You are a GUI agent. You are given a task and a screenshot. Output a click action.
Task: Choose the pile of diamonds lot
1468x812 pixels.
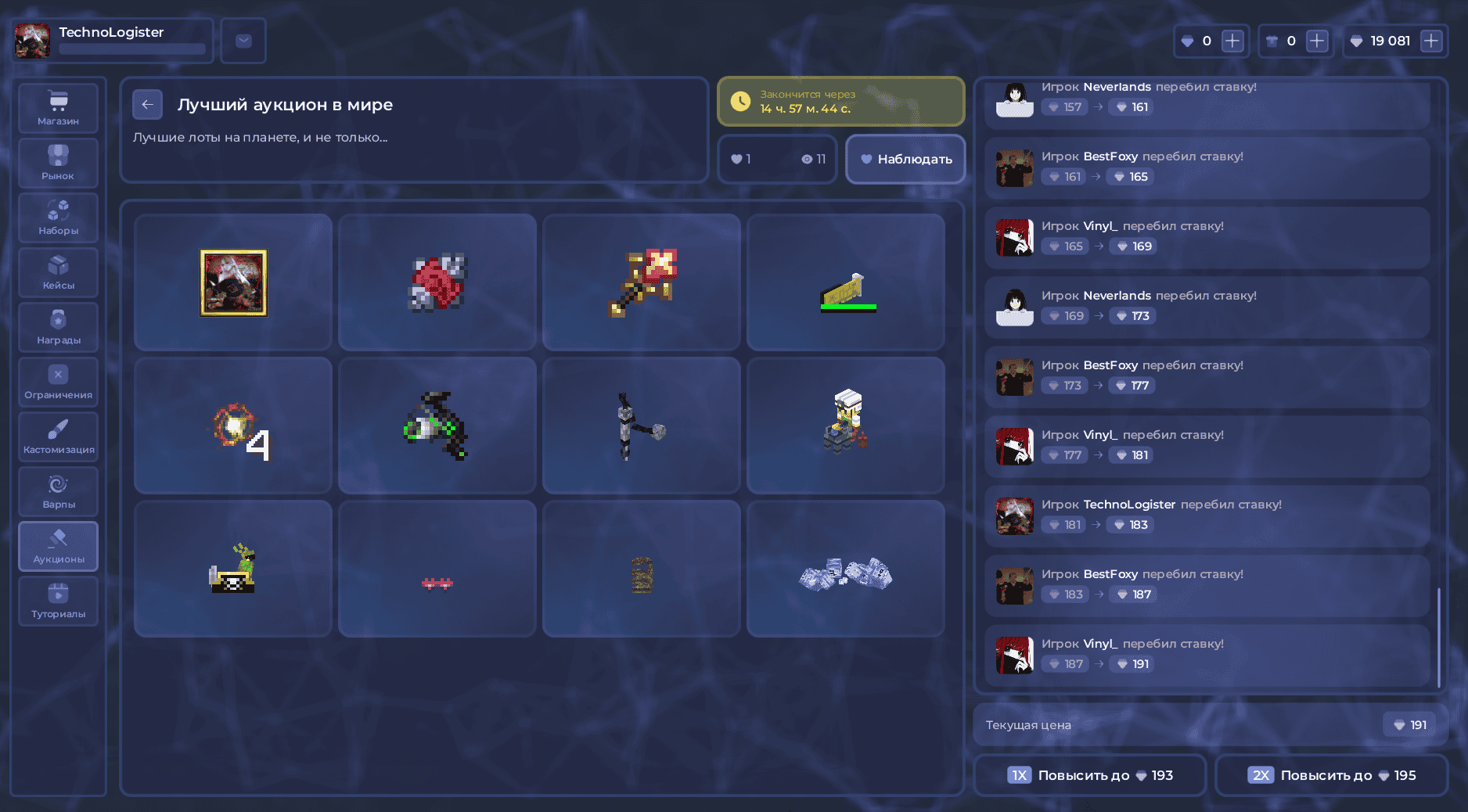[845, 569]
